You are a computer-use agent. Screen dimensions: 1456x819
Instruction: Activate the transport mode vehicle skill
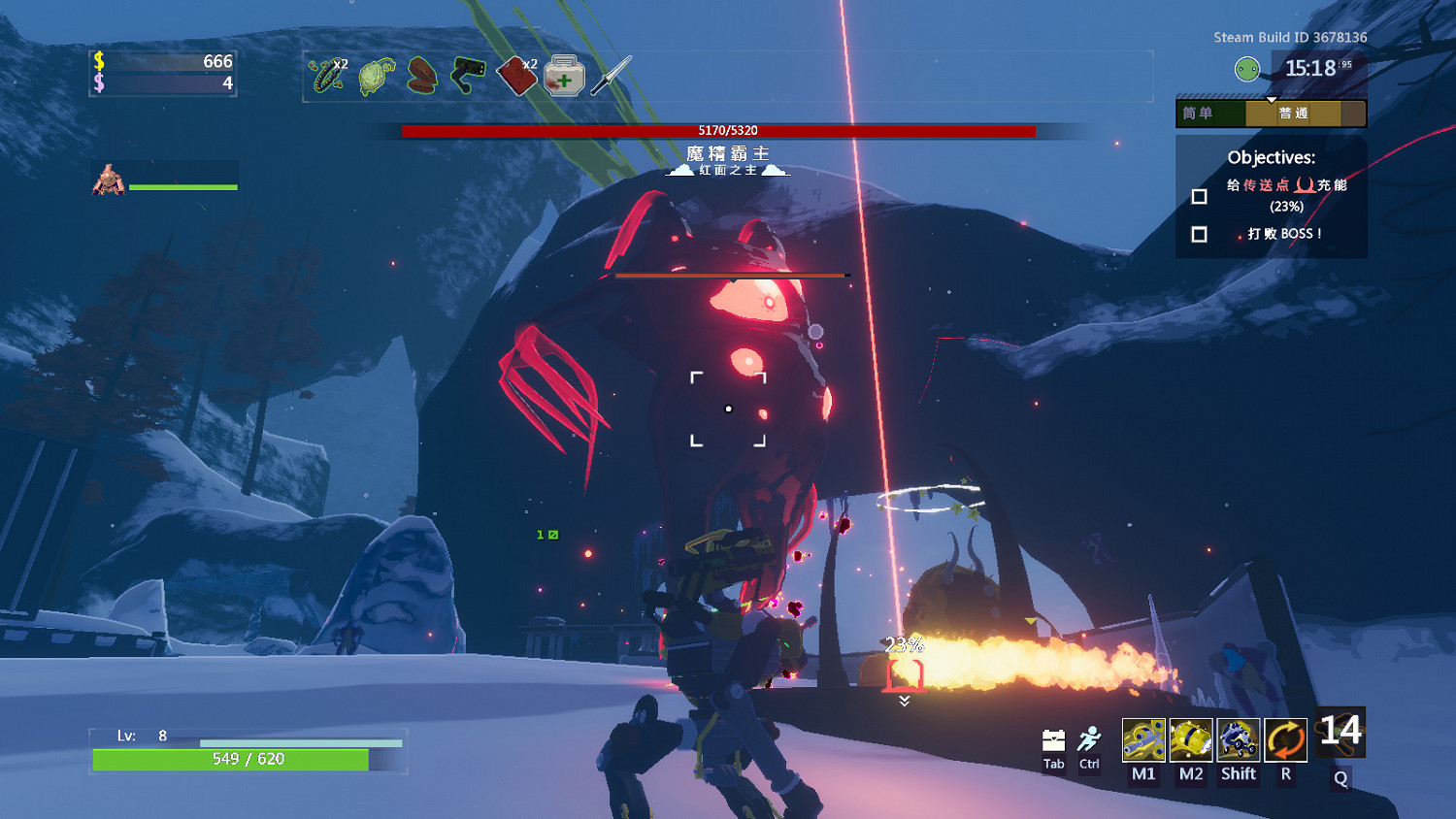(1239, 740)
